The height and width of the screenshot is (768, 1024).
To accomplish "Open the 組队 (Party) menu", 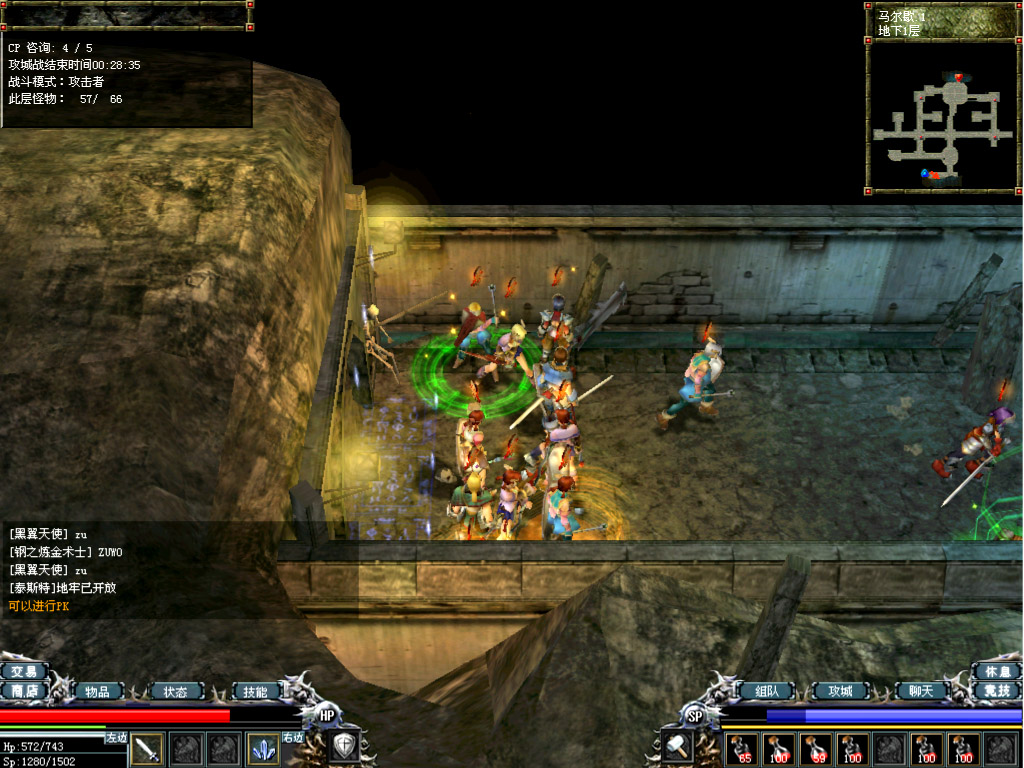I will click(766, 691).
